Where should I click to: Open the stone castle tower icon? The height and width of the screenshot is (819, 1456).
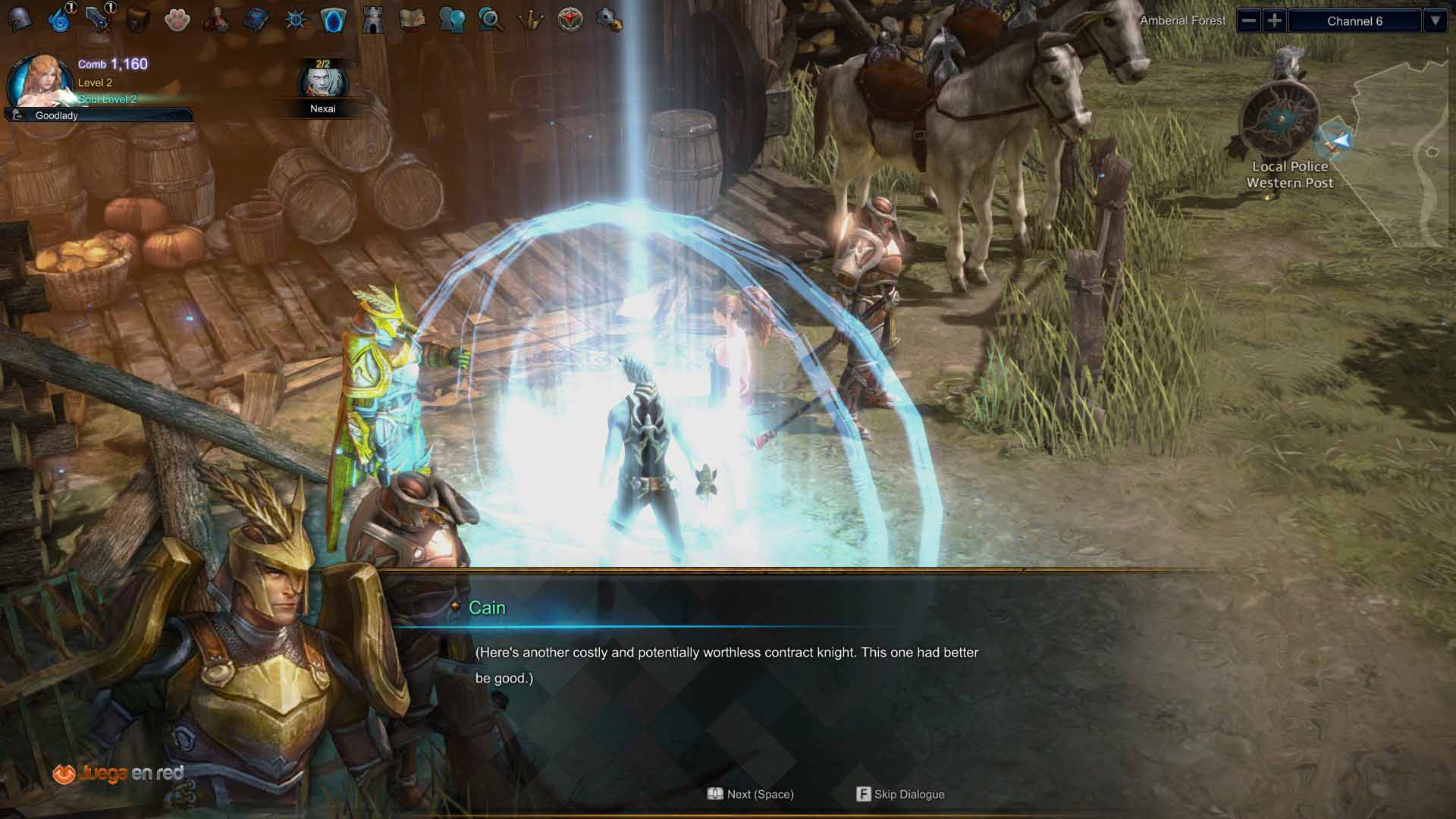(x=373, y=20)
